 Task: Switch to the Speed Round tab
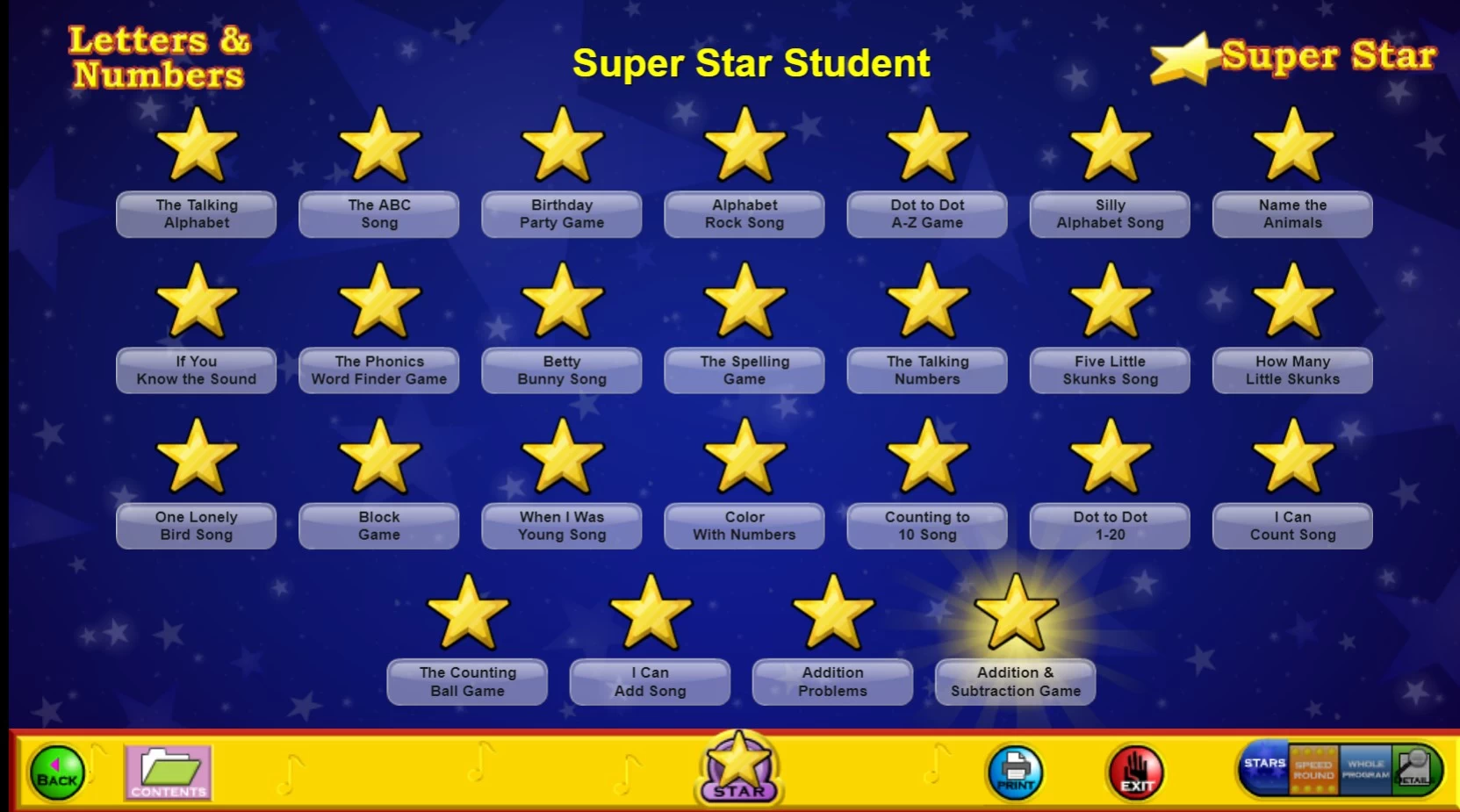pos(1313,770)
